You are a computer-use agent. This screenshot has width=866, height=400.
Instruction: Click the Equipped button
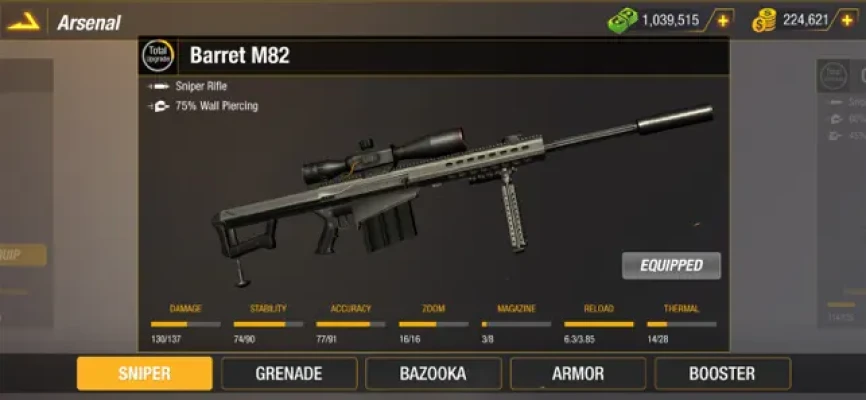click(x=671, y=265)
